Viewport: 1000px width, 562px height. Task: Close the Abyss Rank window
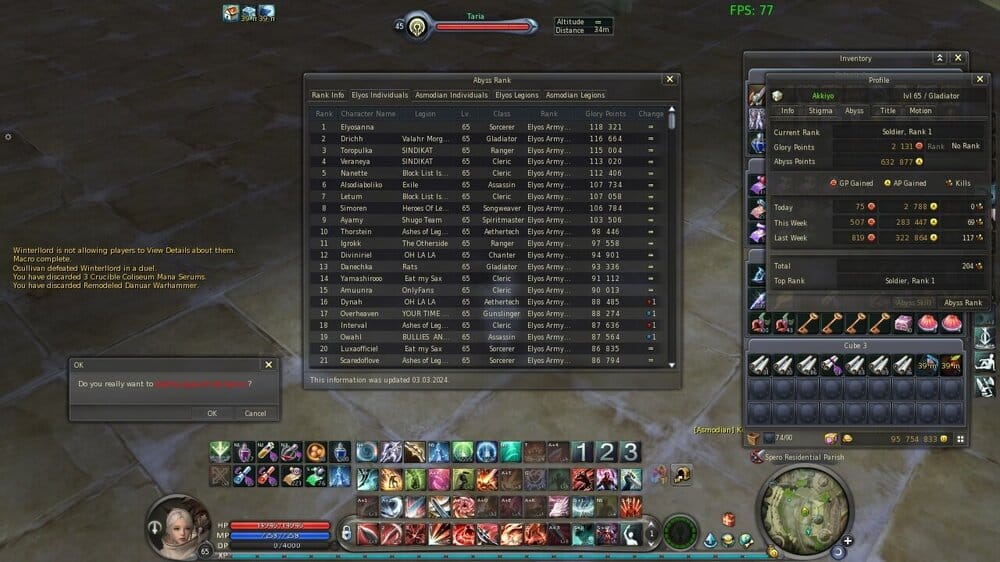tap(670, 79)
